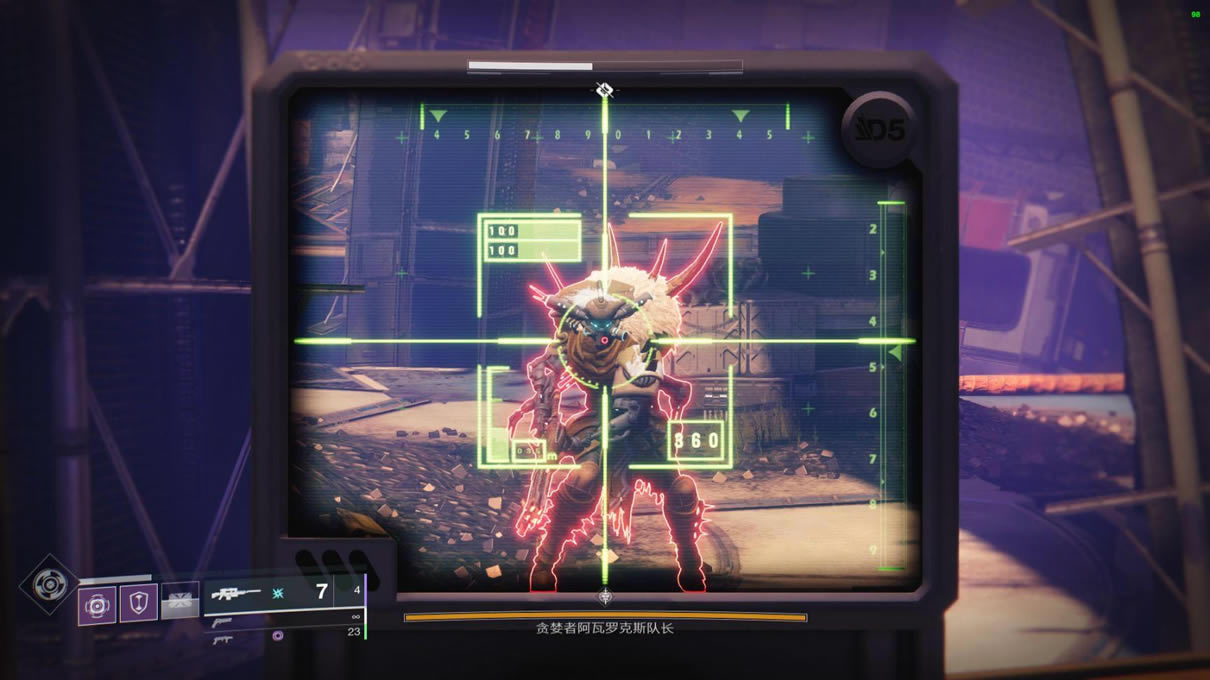Trigger the shield melee ability icon
1210x680 pixels.
pyautogui.click(x=138, y=604)
